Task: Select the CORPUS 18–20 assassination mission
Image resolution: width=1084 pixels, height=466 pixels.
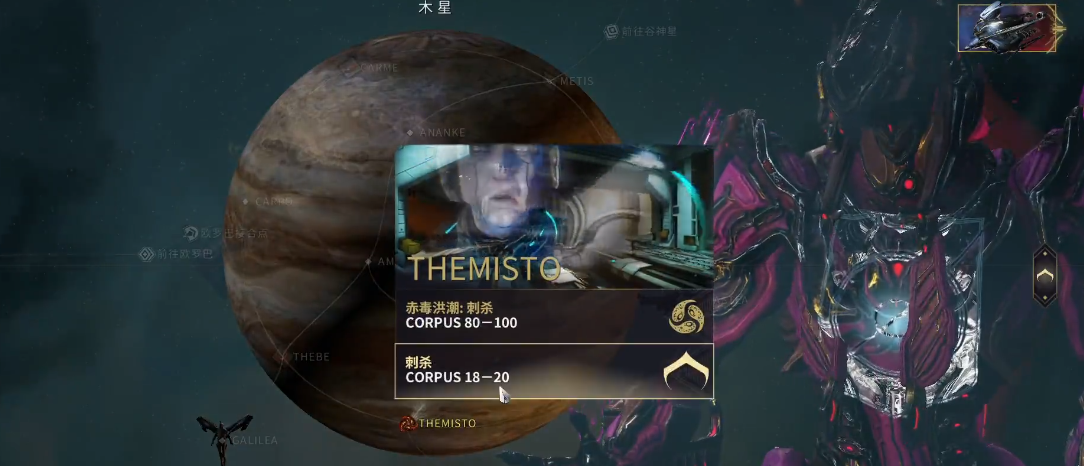Action: click(x=554, y=370)
